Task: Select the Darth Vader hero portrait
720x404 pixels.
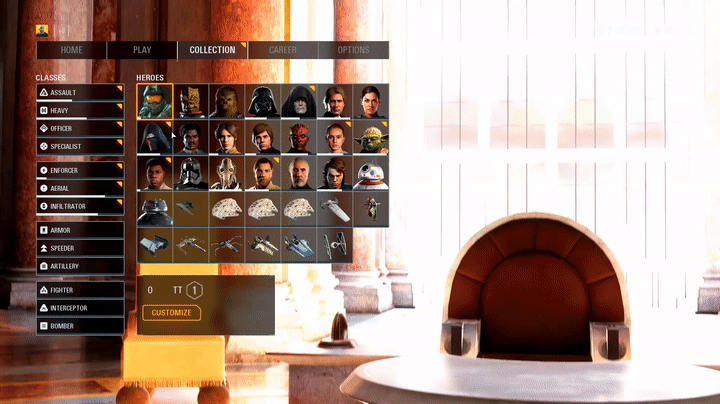Action: [262, 101]
